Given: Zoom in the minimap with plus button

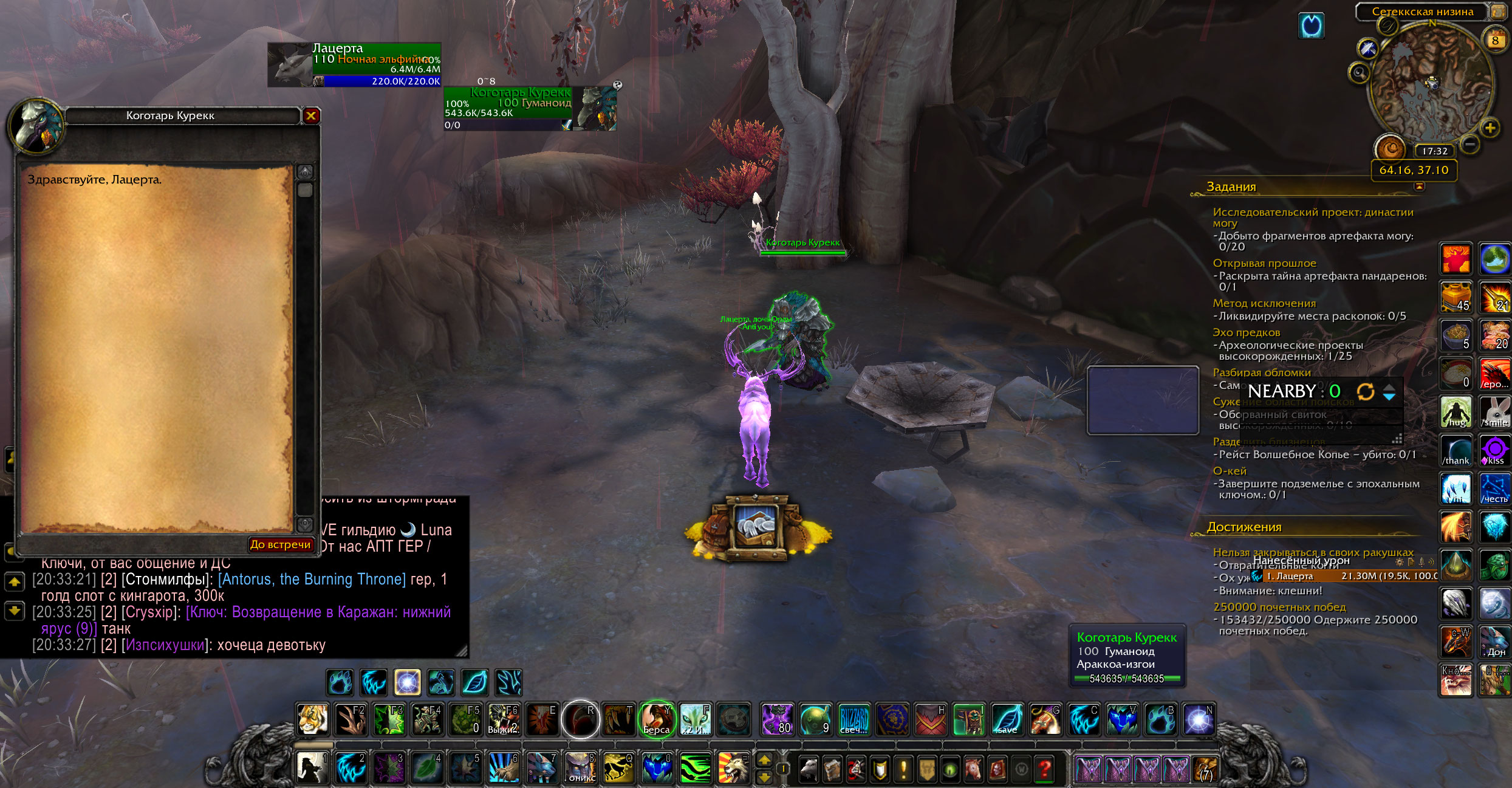Looking at the screenshot, I should click(x=1490, y=128).
